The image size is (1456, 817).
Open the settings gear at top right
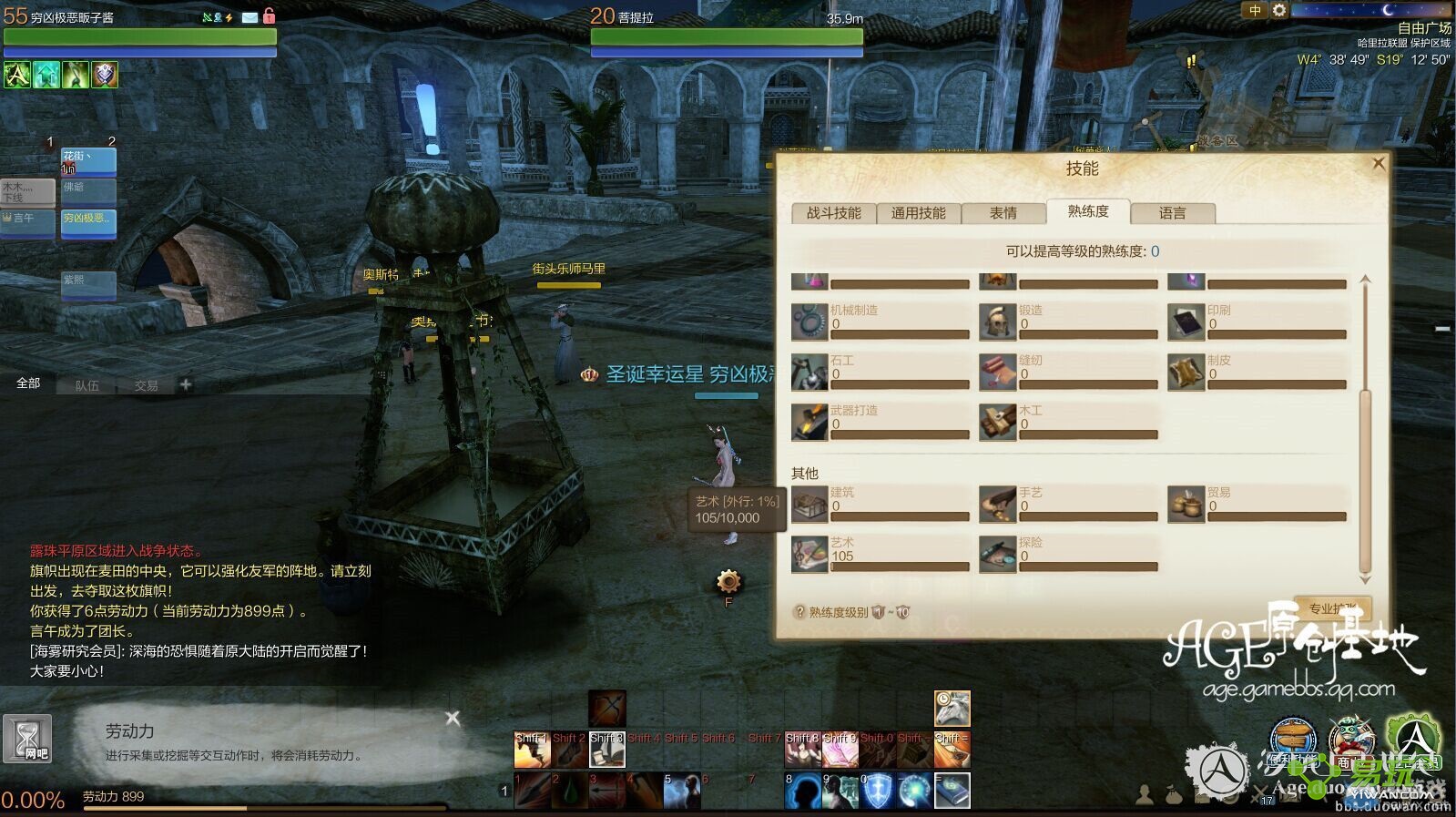point(1279,11)
